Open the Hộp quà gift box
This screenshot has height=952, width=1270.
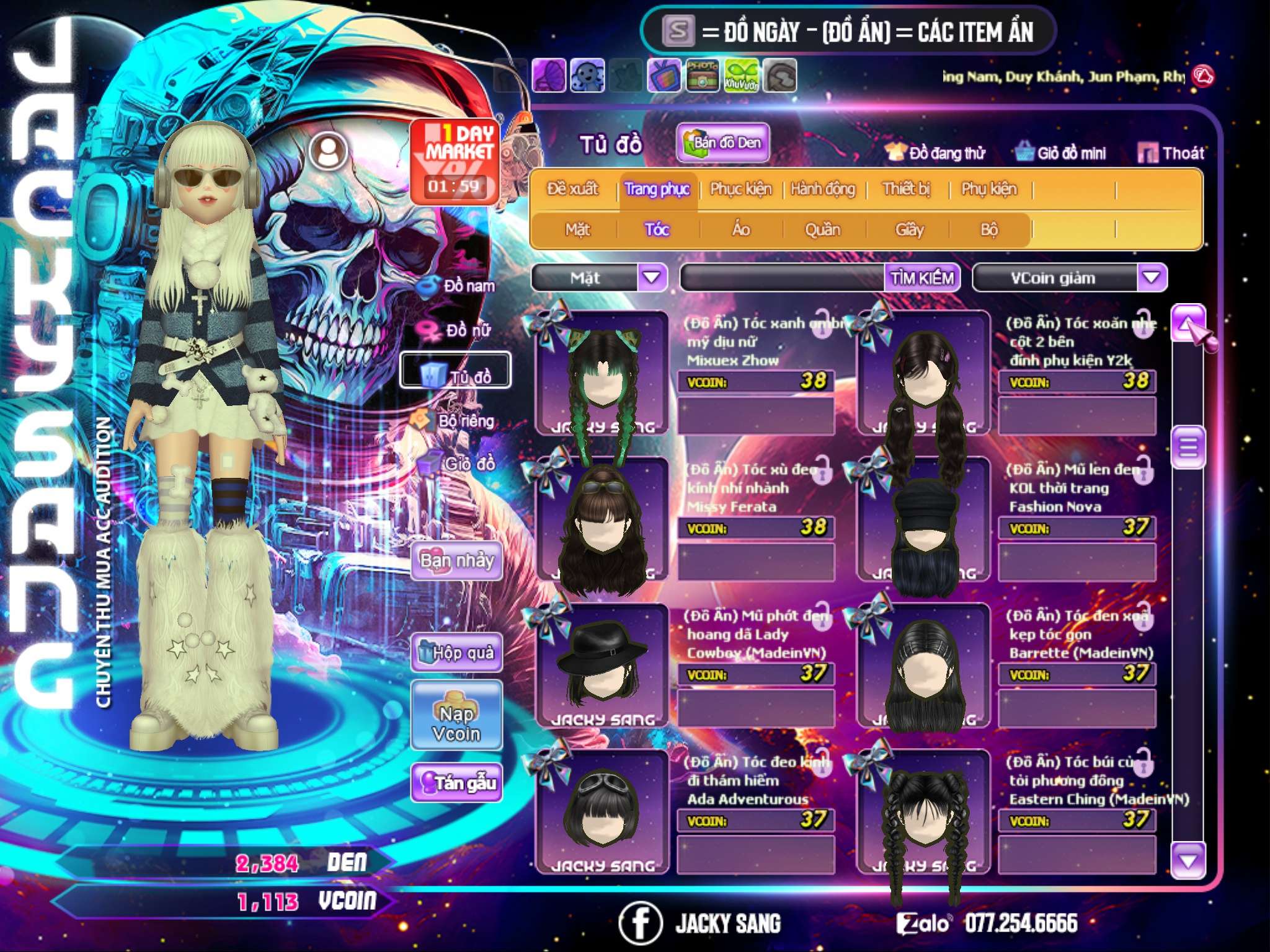click(x=457, y=652)
